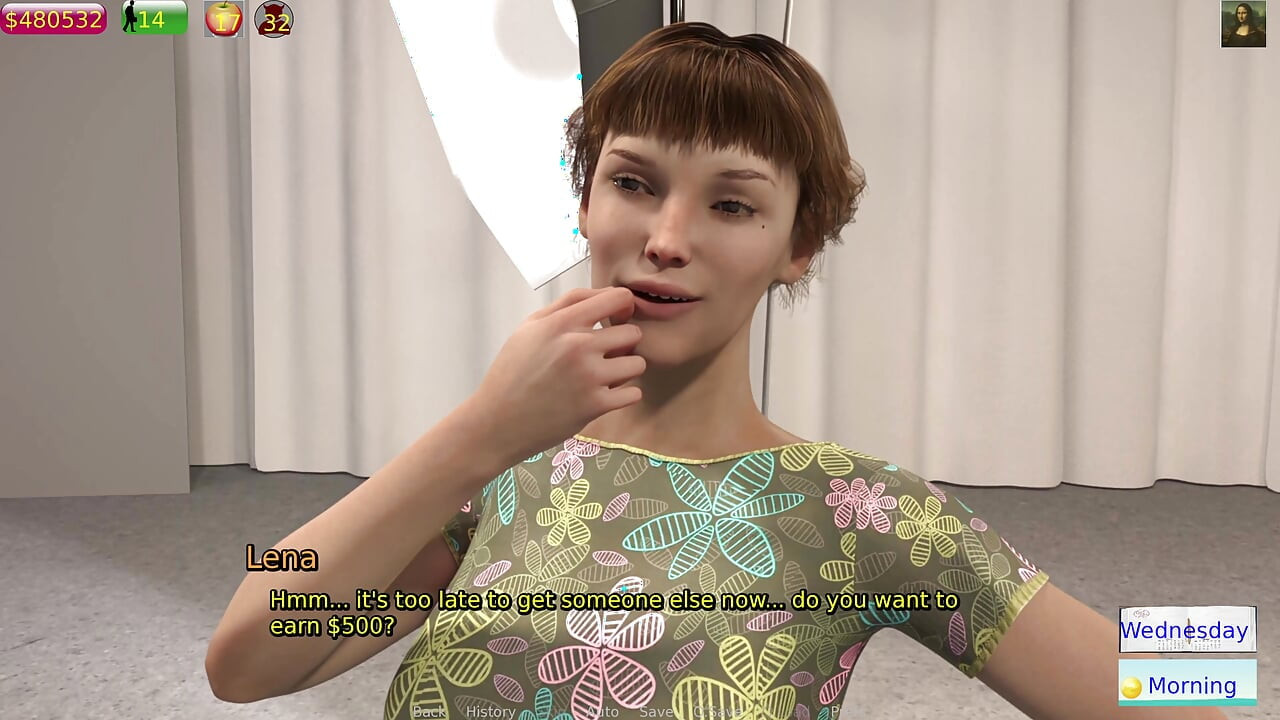Click the Morning time-of-day panel

coord(1187,684)
